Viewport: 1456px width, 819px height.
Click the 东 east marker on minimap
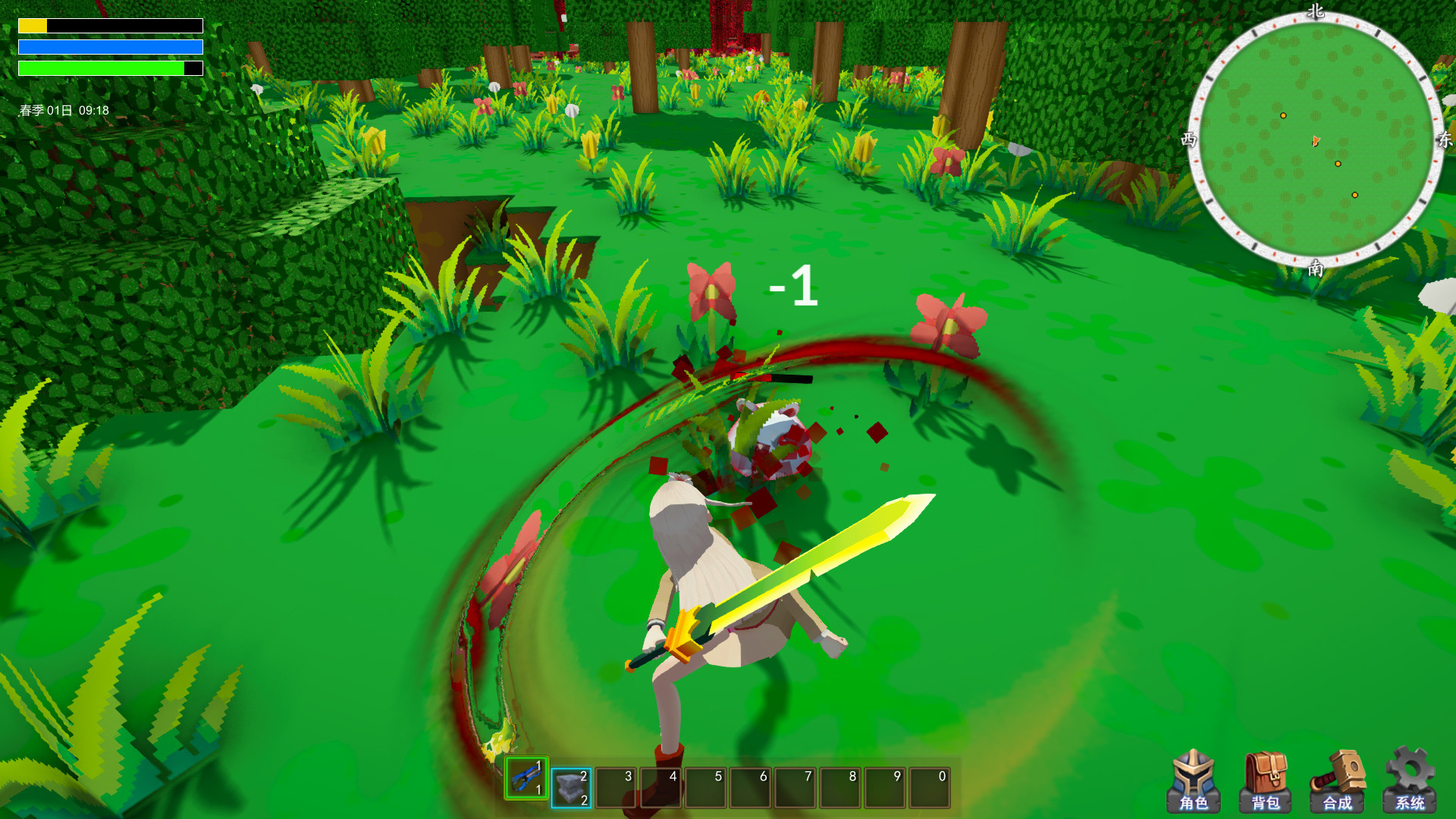1443,139
